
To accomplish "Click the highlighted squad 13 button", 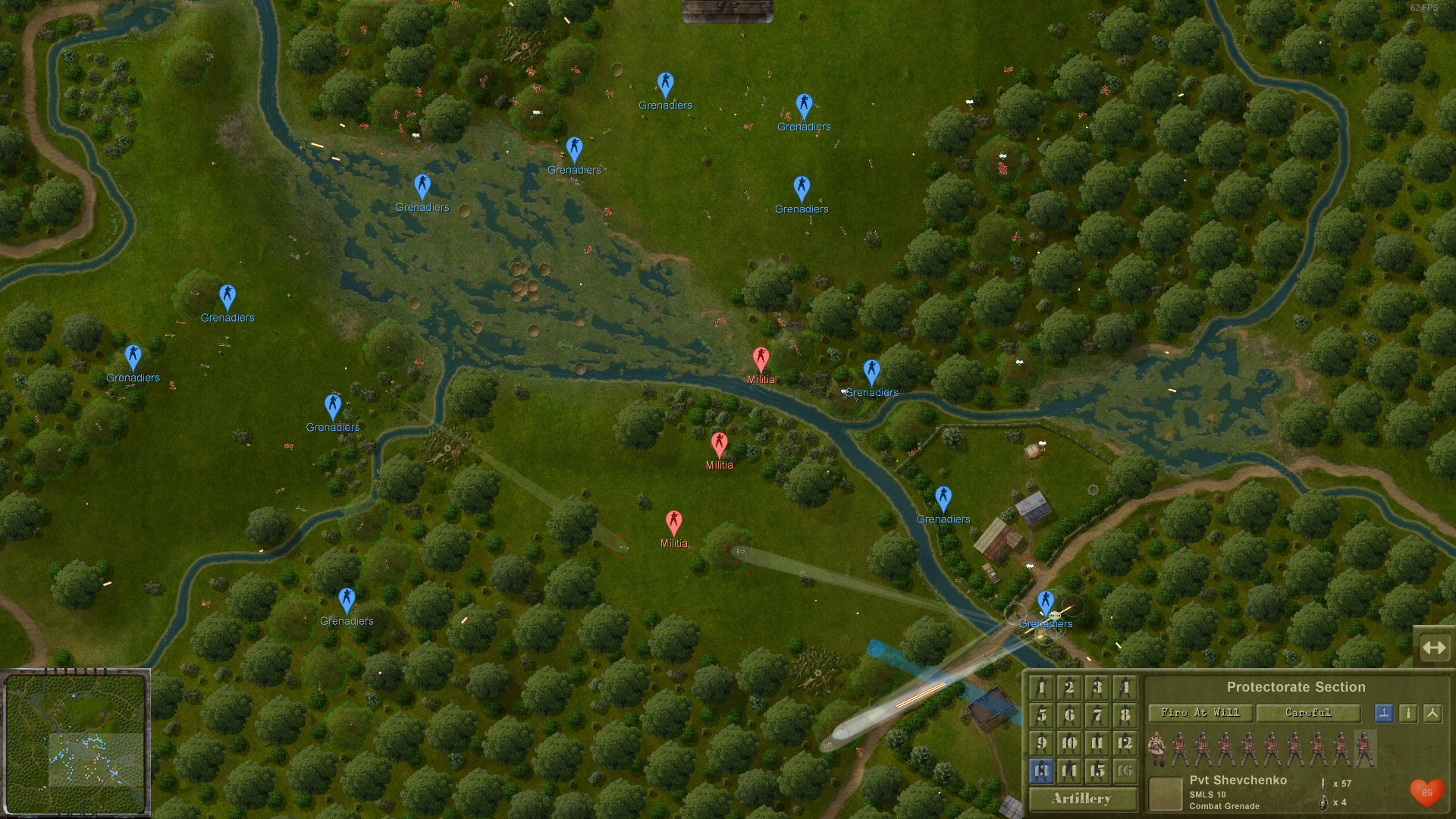I will click(x=1041, y=771).
